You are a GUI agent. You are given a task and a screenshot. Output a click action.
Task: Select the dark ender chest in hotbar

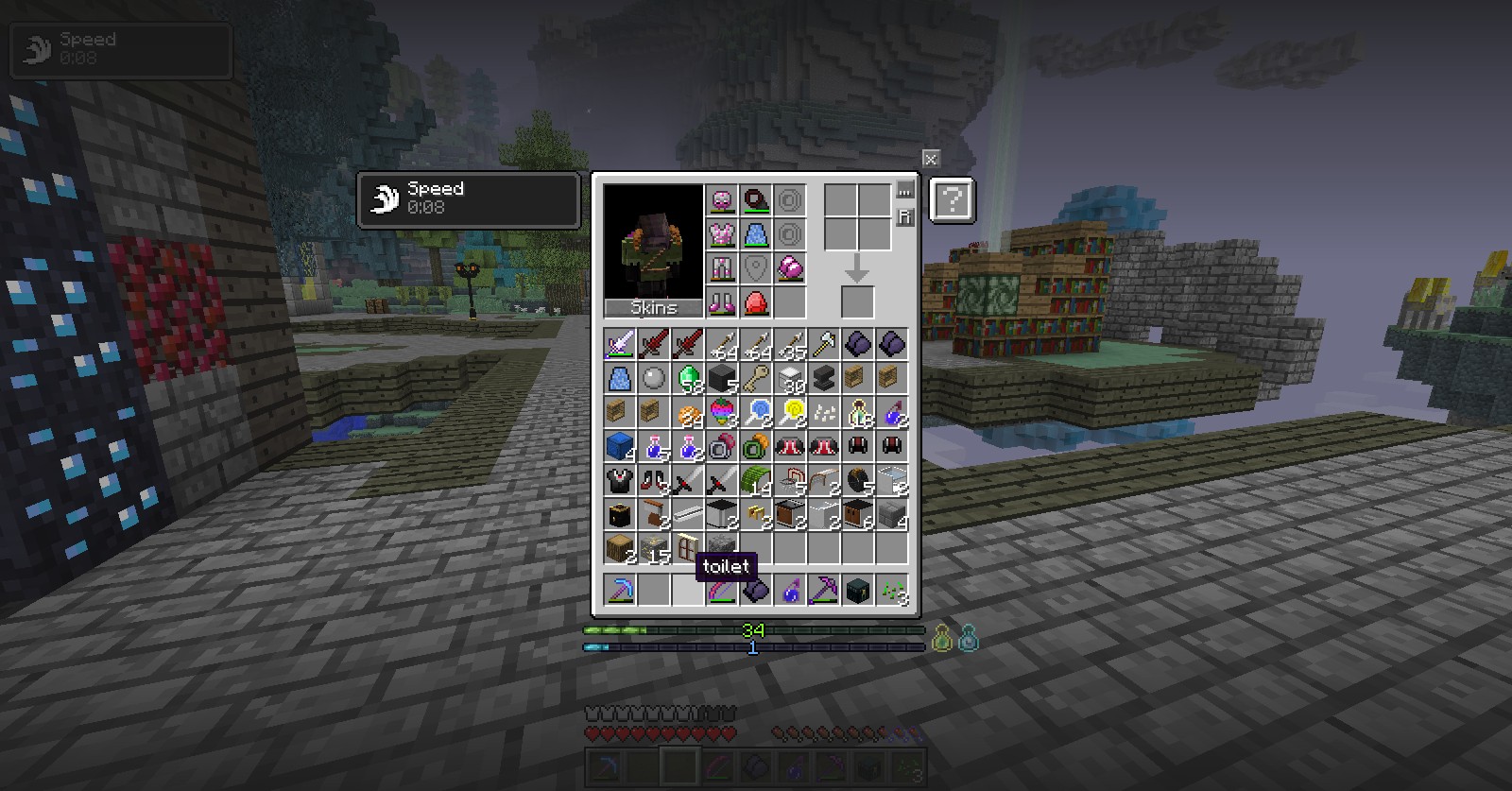[x=858, y=591]
